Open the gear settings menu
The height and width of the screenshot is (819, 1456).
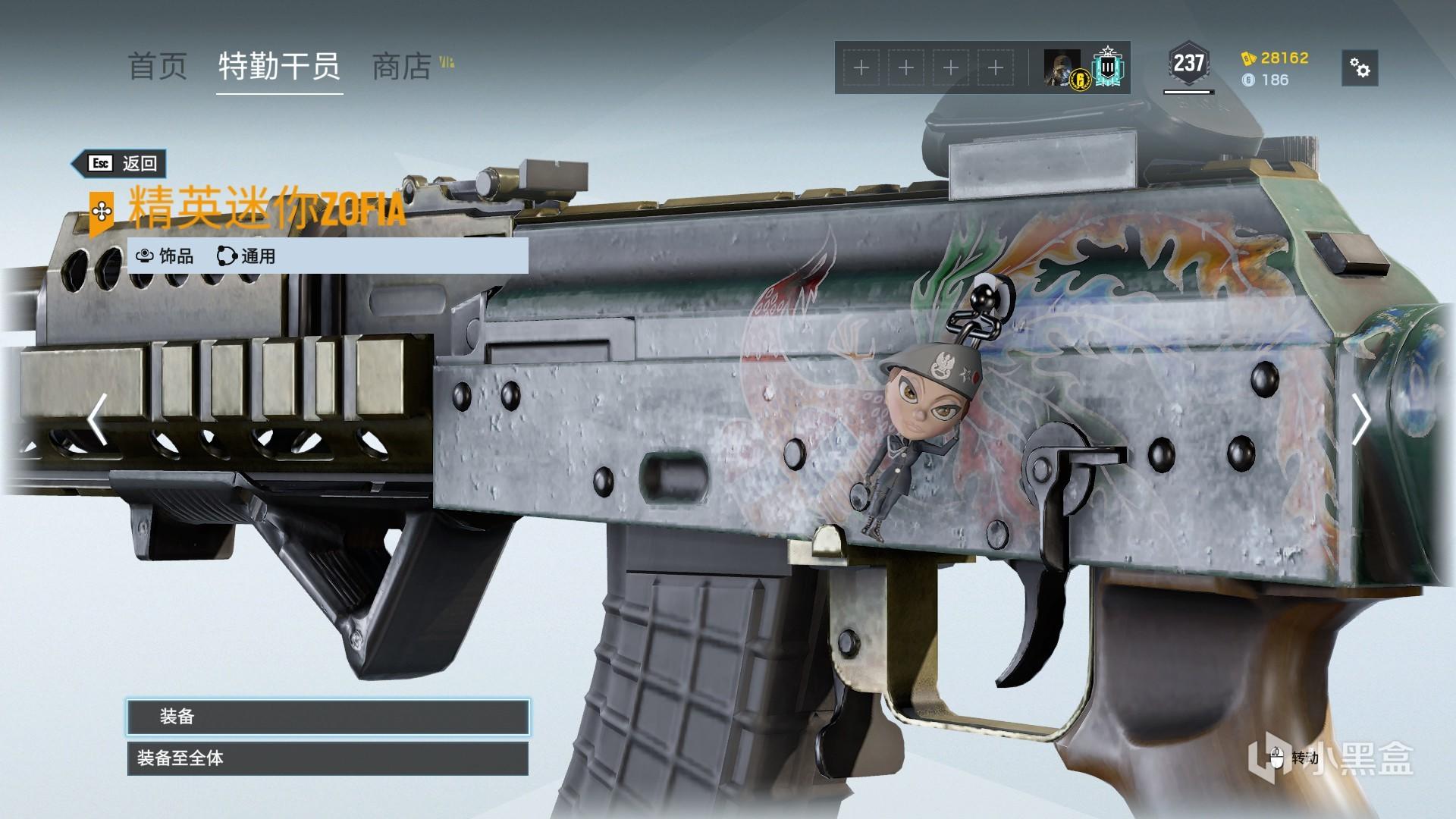click(1360, 69)
